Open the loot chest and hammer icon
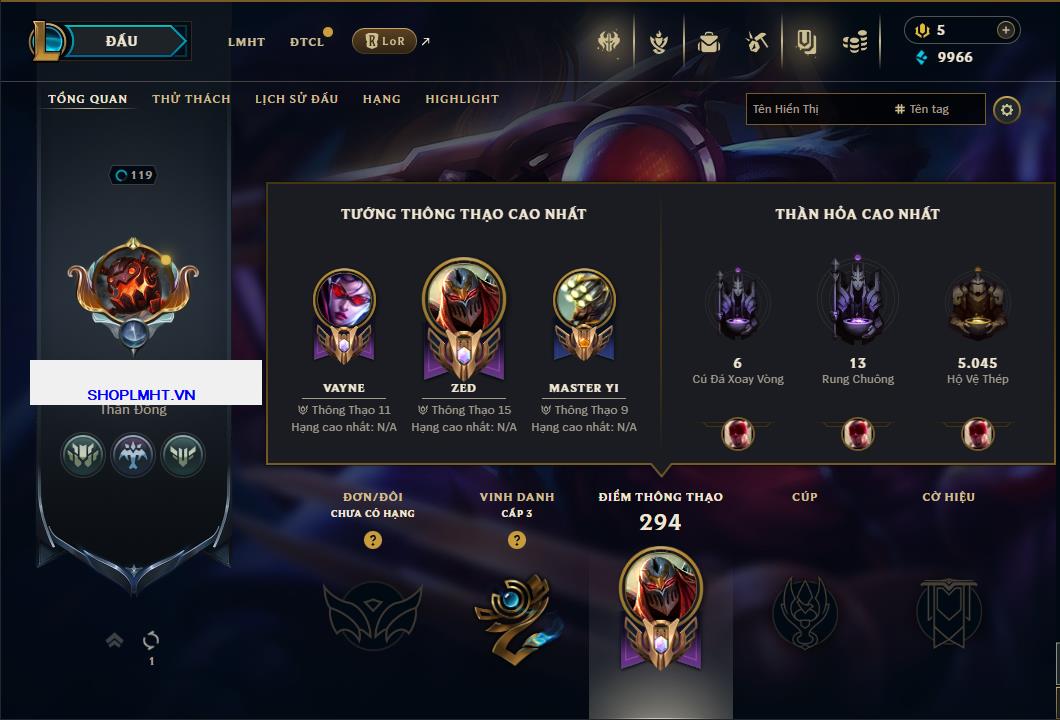This screenshot has width=1060, height=720. point(757,42)
